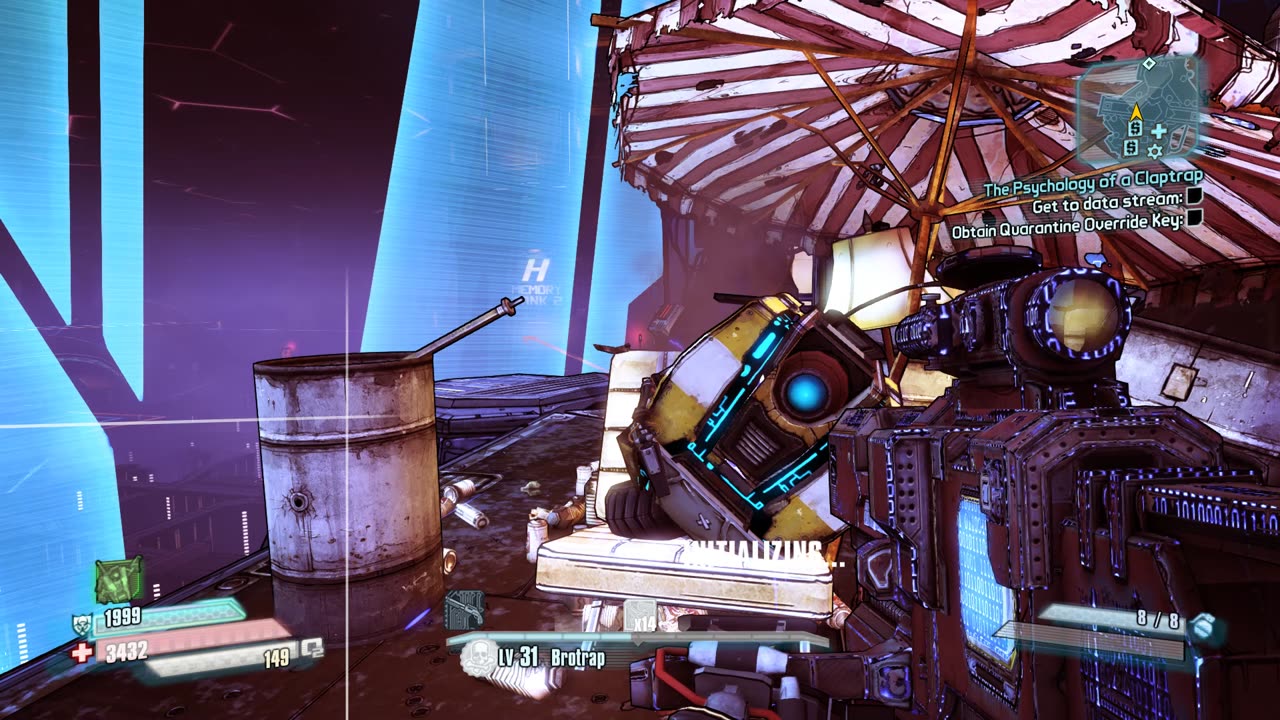Screen dimensions: 1280x720
Task: Select the Obtain Quarantine Override Key objective
Action: tap(1067, 229)
